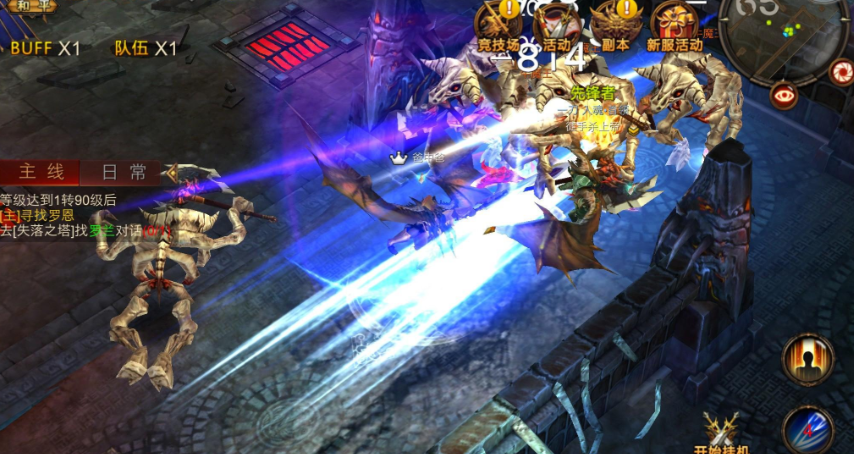854x454 pixels.
Task: Click the red shutter icon beside minimap
Action: (x=841, y=71)
